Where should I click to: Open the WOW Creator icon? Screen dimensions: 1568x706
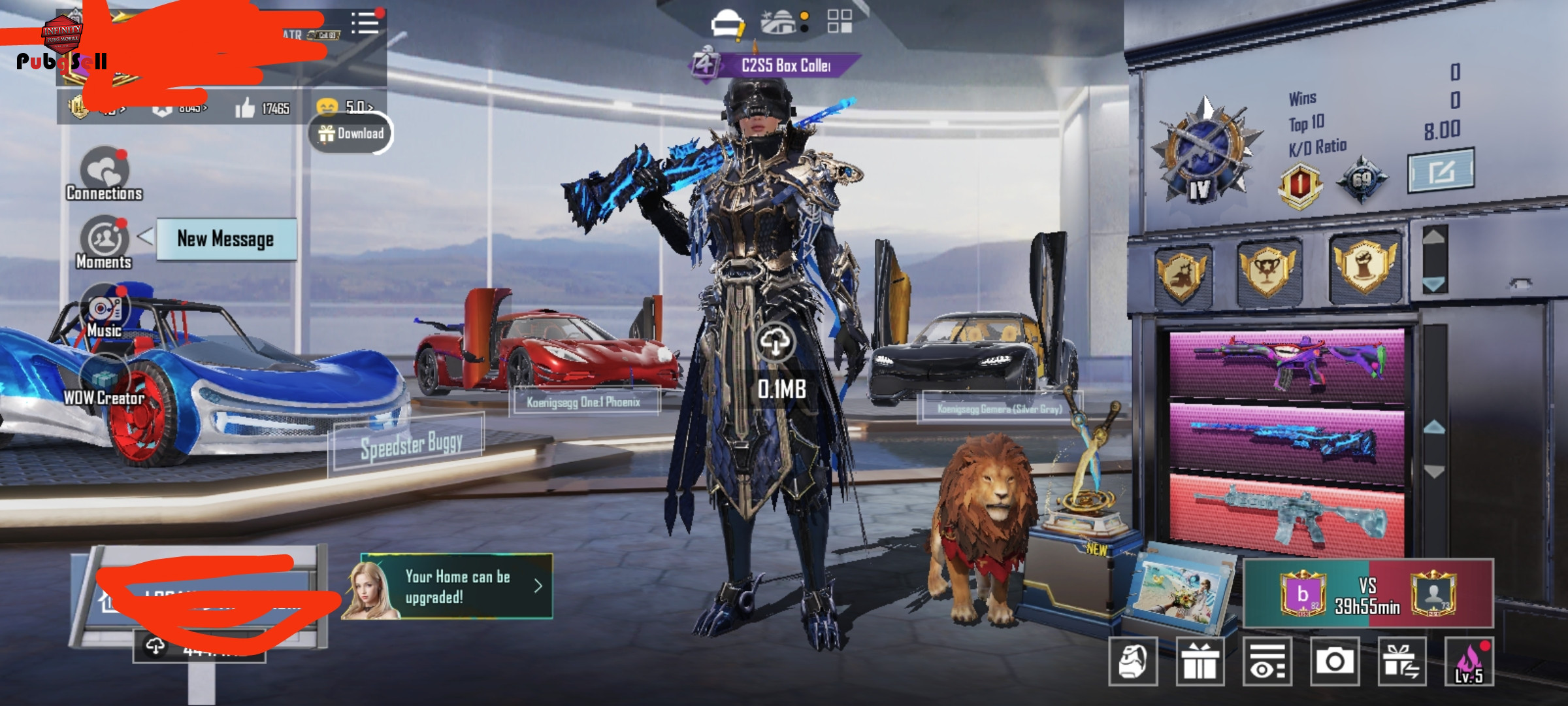point(104,380)
